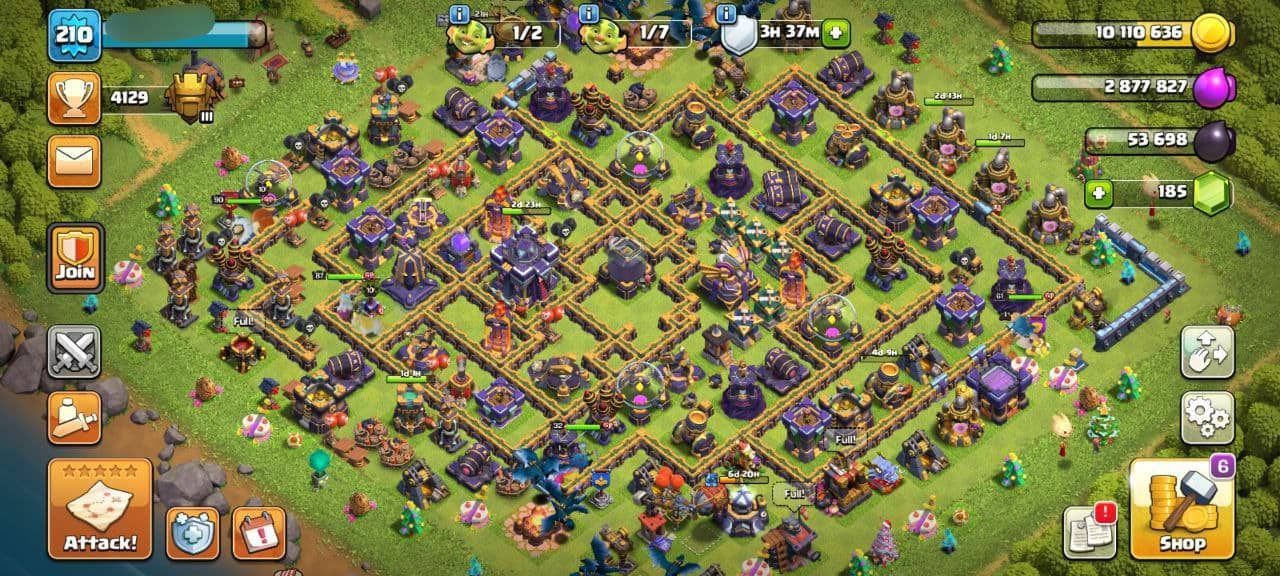Open the shield with cross button

click(x=192, y=532)
